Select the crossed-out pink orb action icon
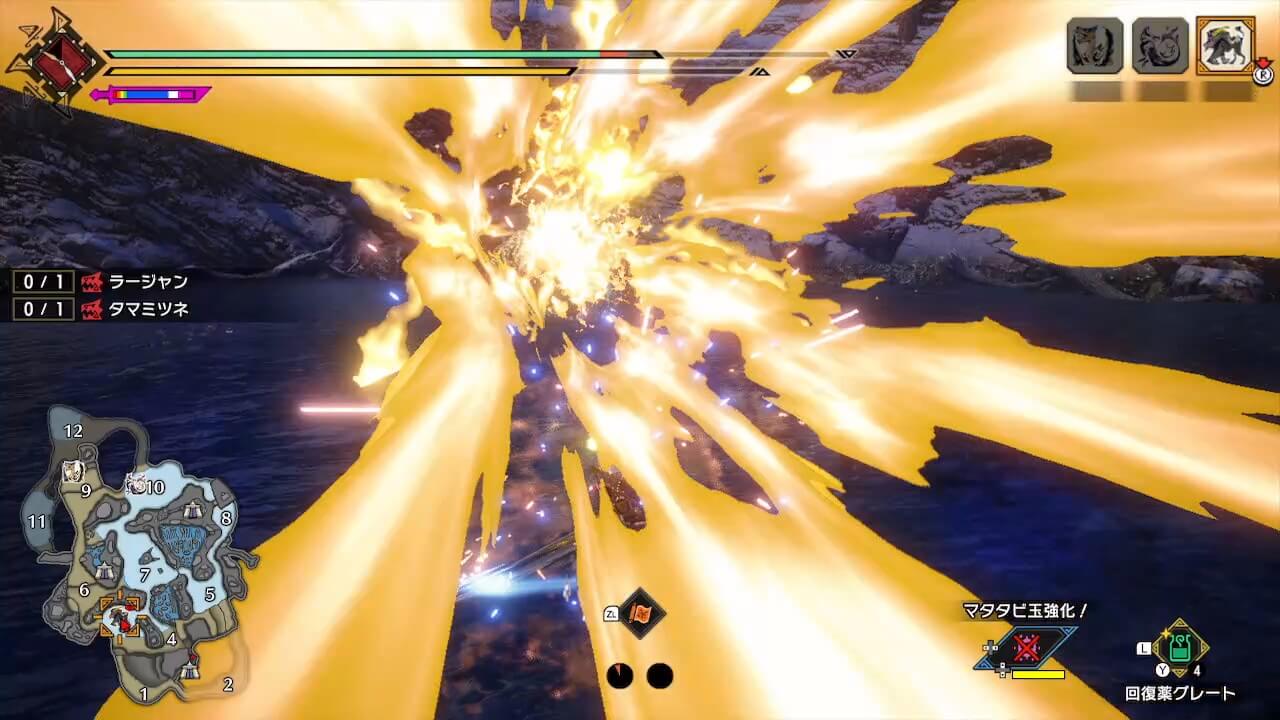The image size is (1280, 720). tap(1026, 647)
